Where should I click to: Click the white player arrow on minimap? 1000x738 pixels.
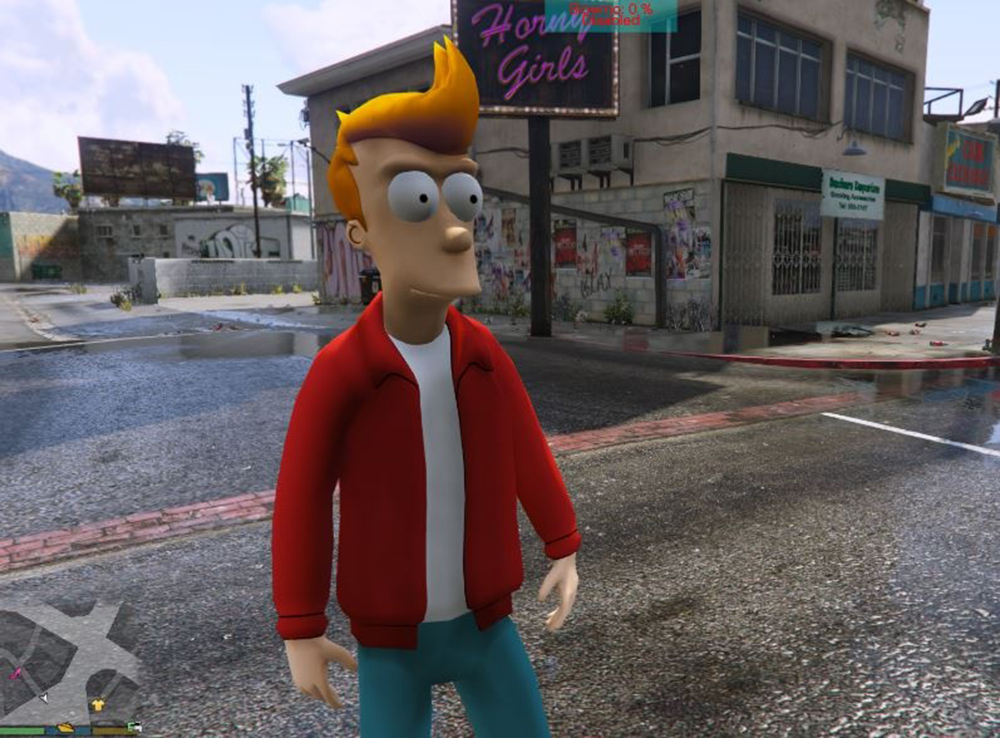43,696
